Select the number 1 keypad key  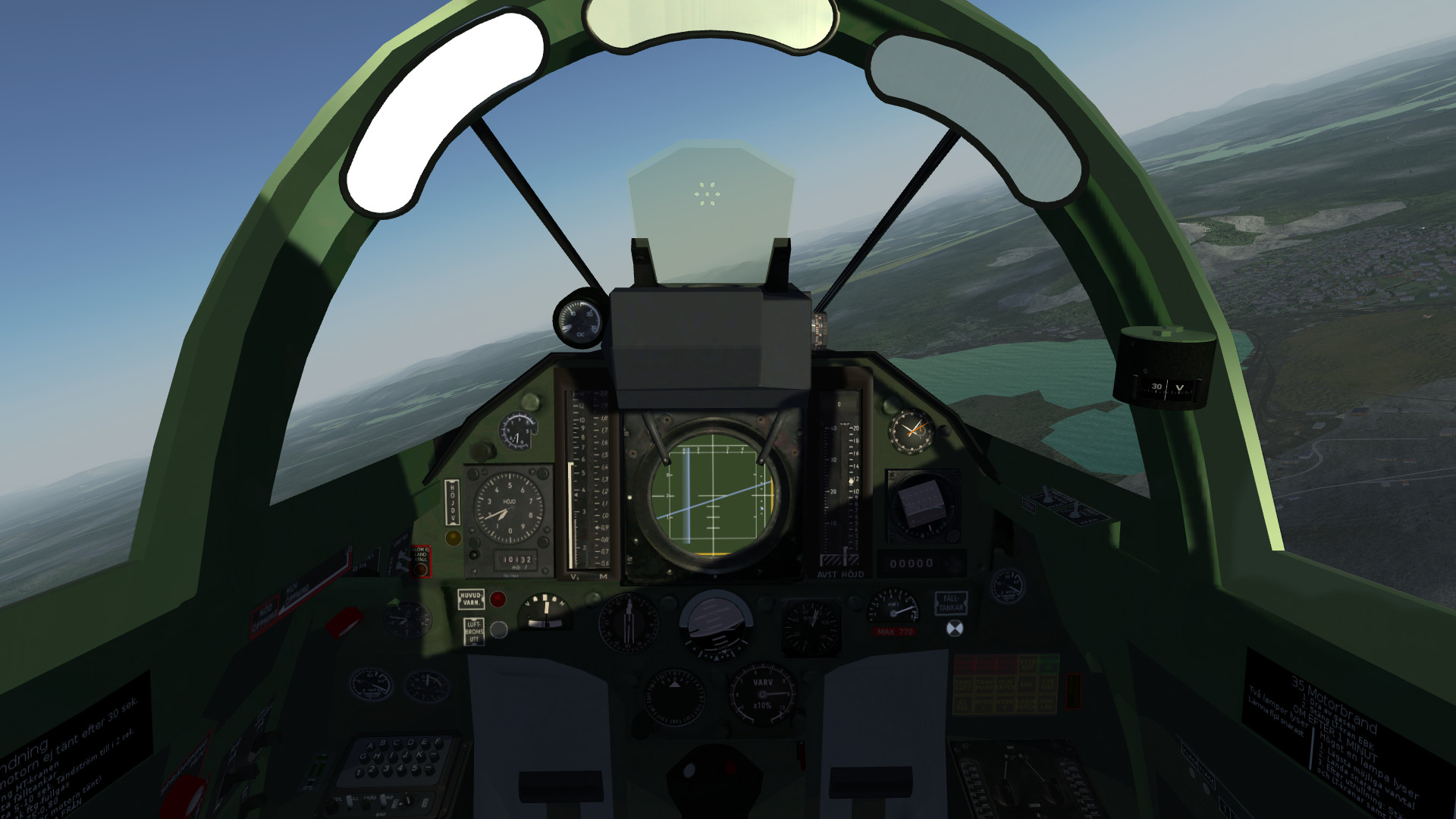(x=359, y=772)
